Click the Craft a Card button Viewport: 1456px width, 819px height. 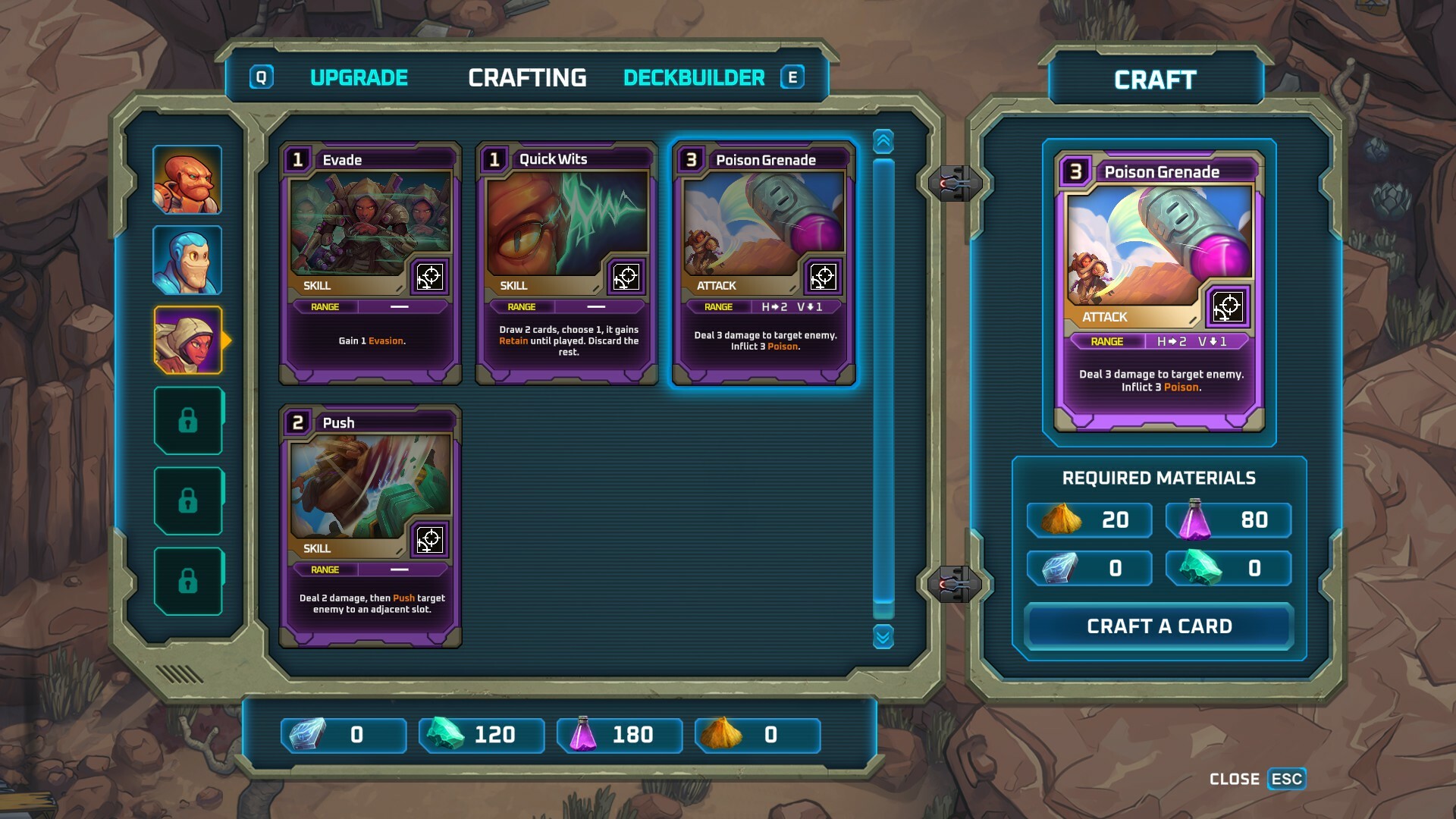point(1159,626)
